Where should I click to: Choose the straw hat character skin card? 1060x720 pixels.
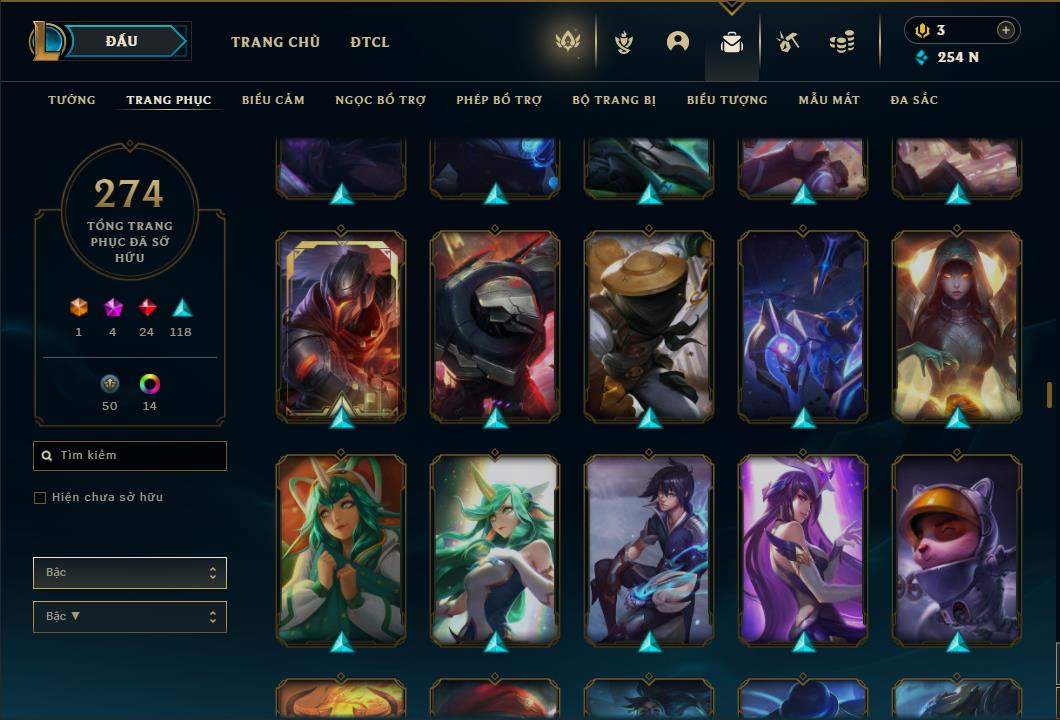[649, 325]
